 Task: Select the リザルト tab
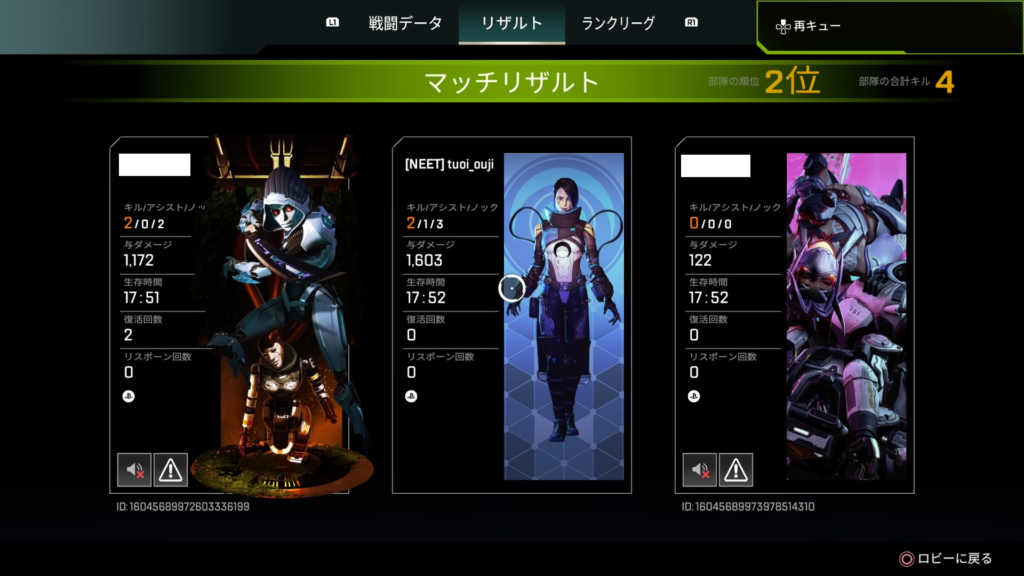pos(512,23)
